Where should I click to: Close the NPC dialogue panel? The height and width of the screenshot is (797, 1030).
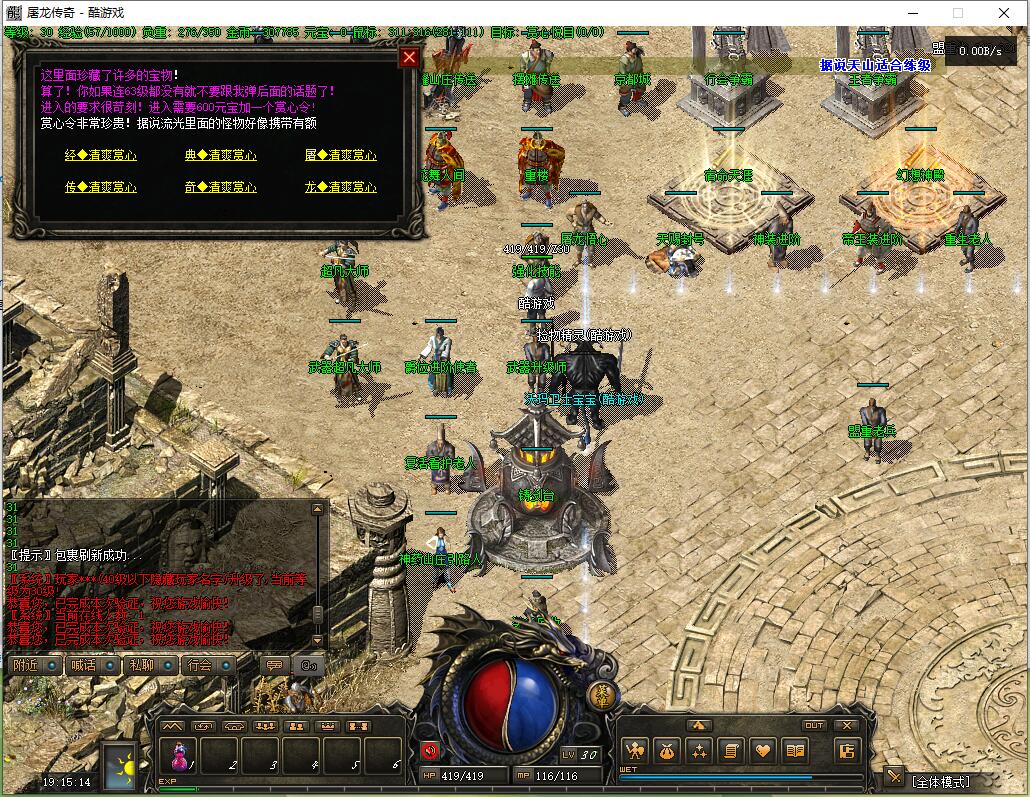(x=408, y=57)
